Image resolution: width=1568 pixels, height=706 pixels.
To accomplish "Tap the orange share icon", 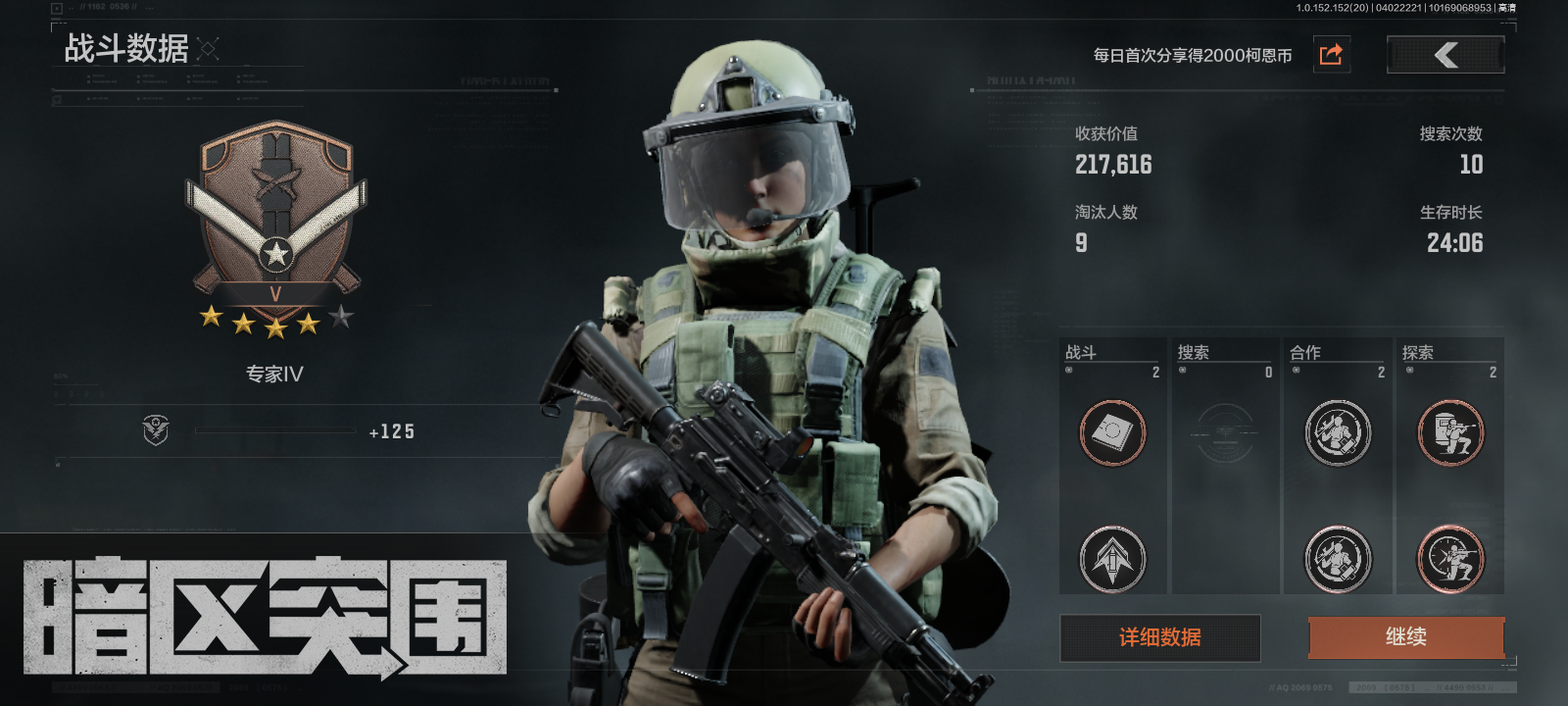I will pos(1330,55).
